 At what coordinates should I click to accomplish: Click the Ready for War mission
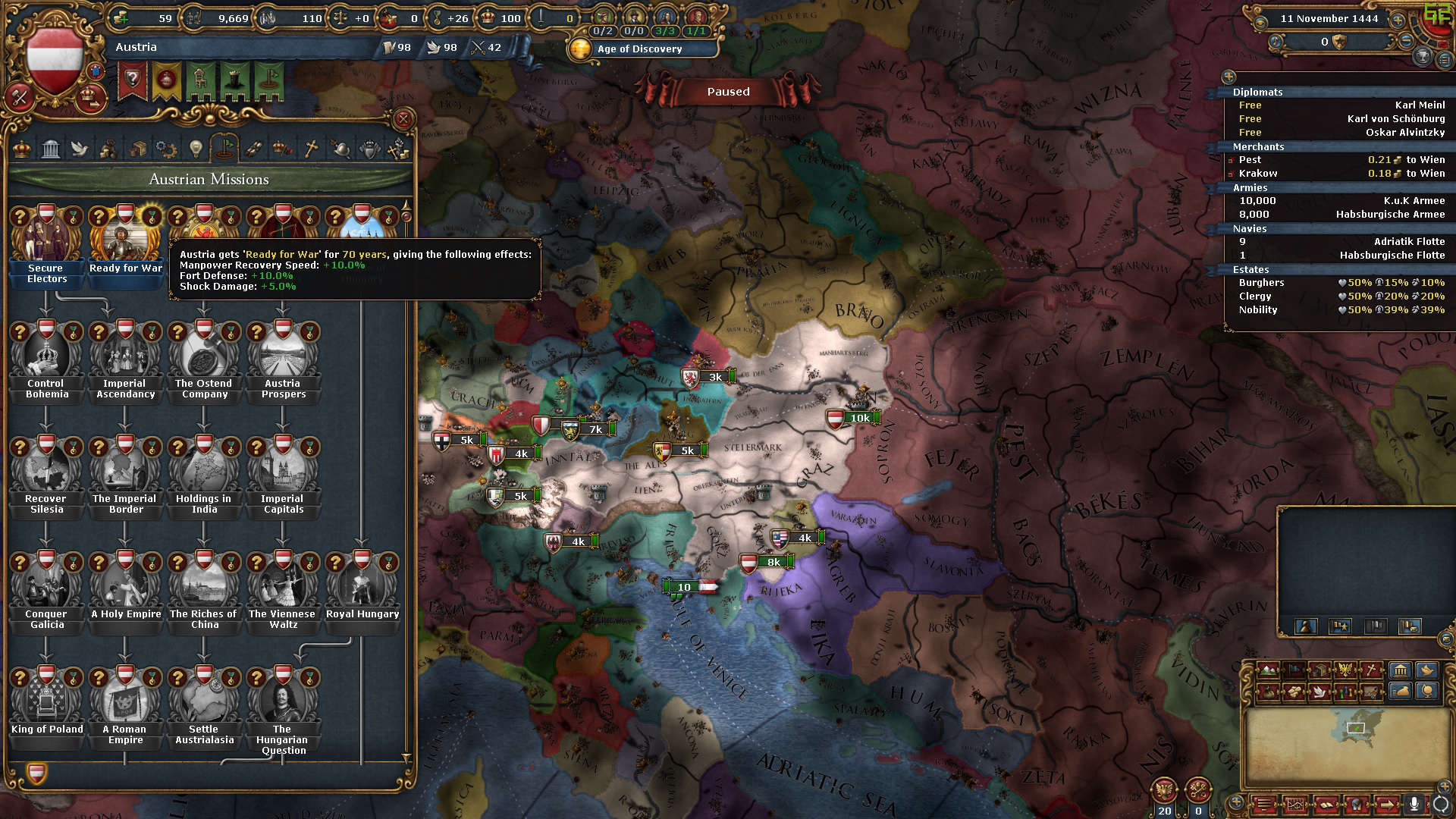pyautogui.click(x=125, y=239)
